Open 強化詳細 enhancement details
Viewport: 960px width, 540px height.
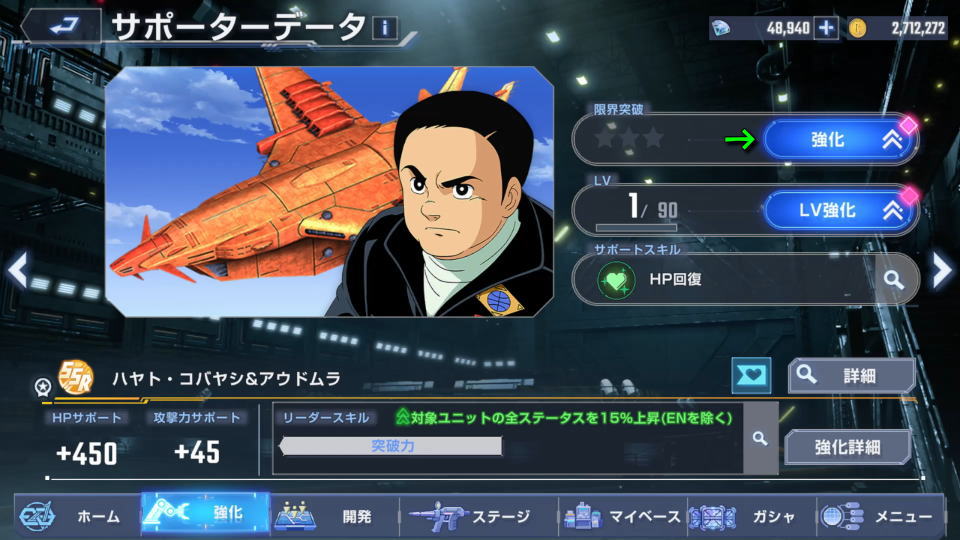(x=848, y=446)
